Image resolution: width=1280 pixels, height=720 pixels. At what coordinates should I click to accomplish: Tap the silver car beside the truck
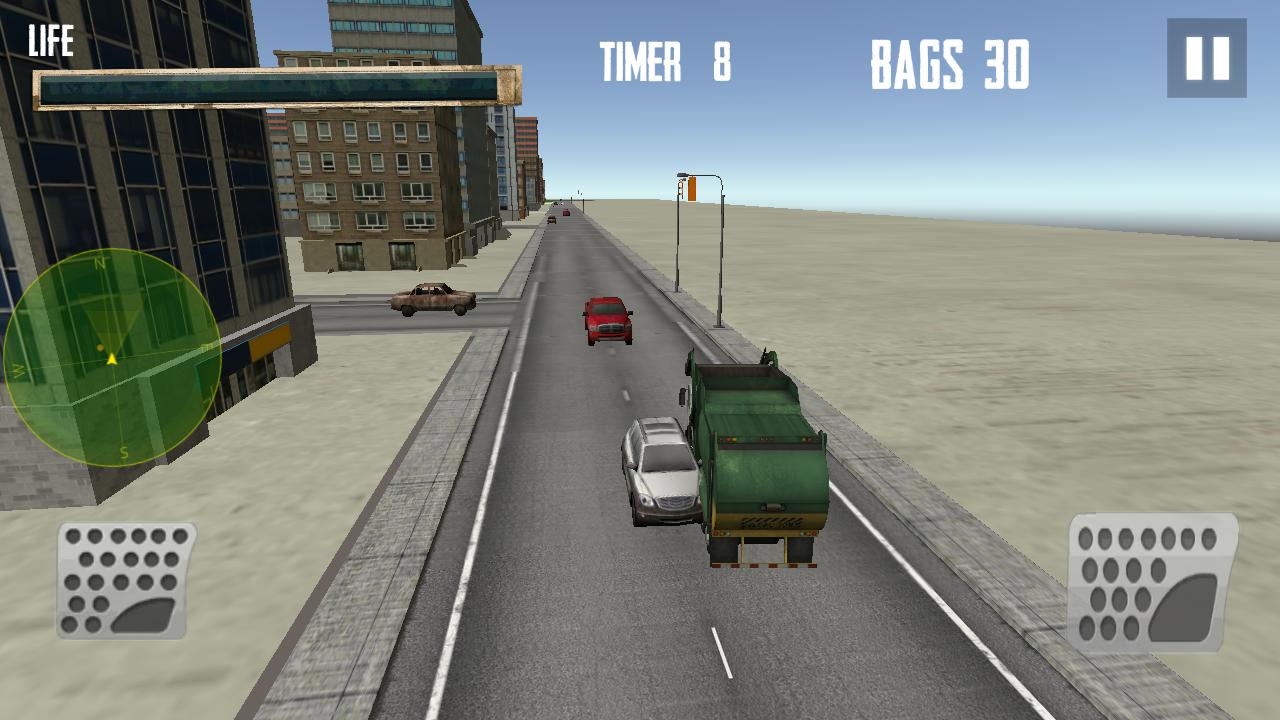pyautogui.click(x=662, y=471)
